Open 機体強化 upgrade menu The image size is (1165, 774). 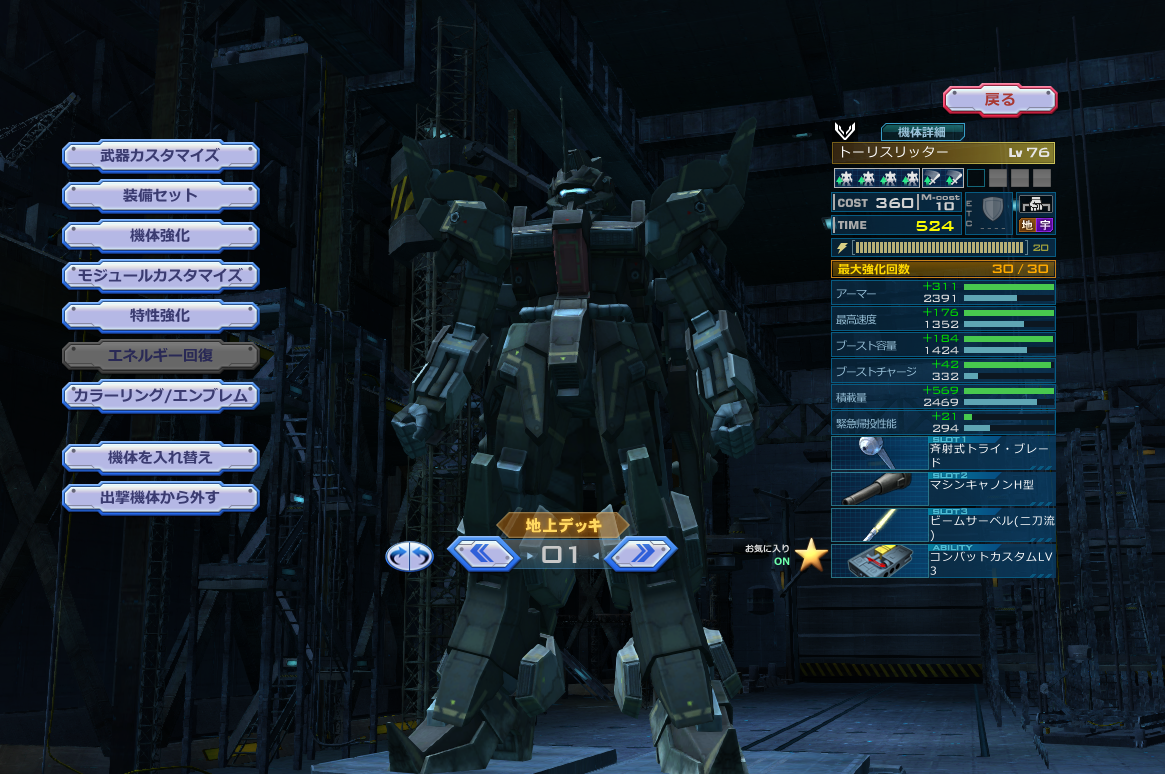pos(160,236)
